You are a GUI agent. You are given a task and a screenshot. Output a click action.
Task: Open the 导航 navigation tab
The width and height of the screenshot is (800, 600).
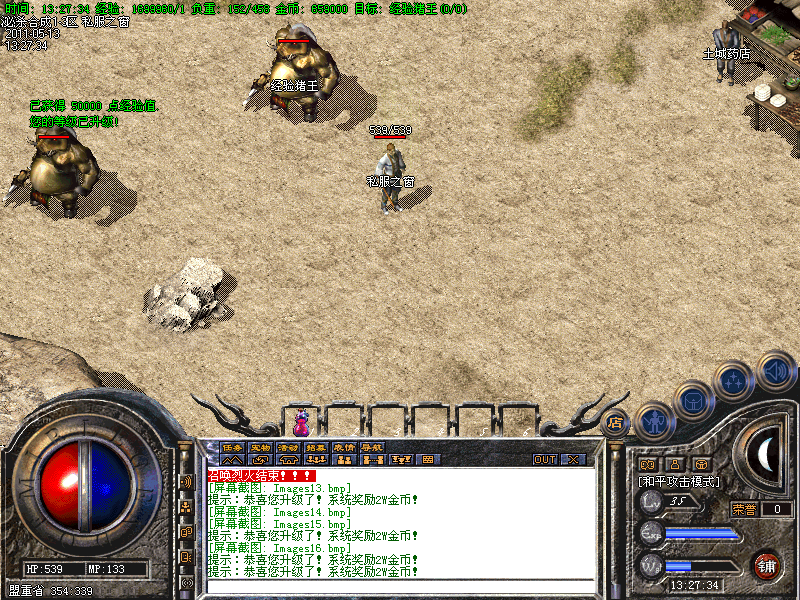pos(372,447)
